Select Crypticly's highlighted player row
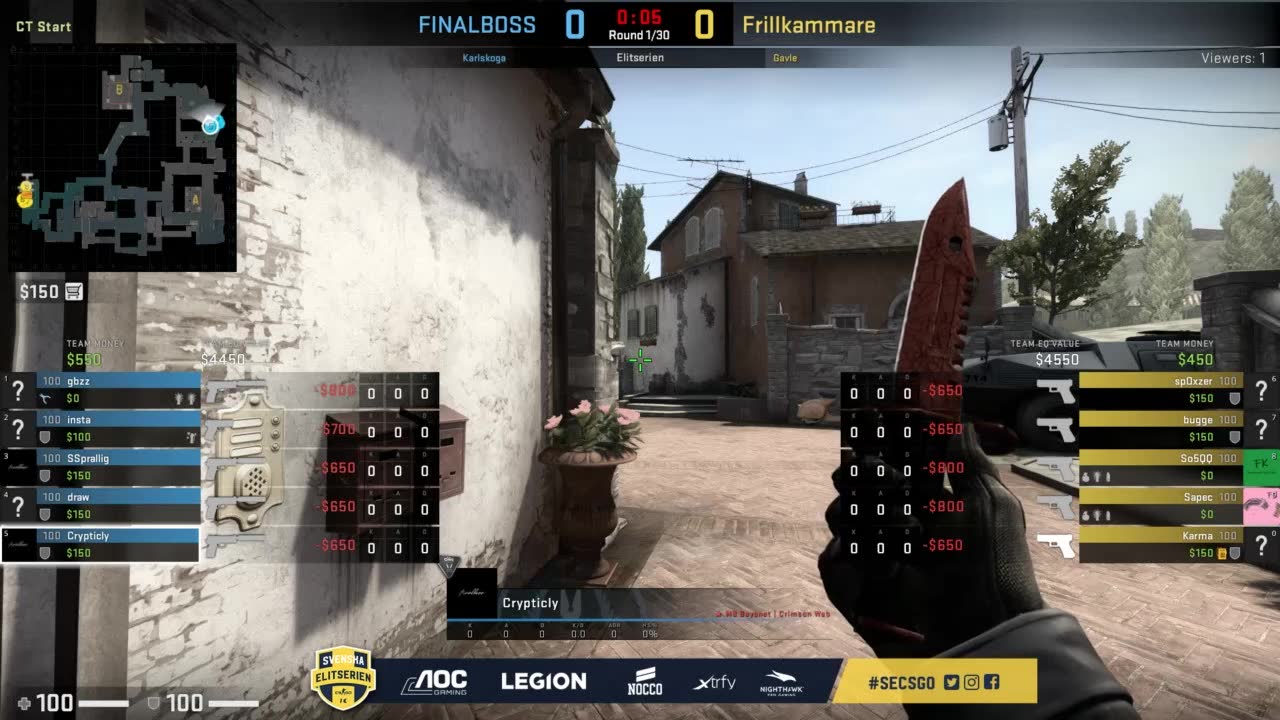1280x720 pixels. pos(118,544)
